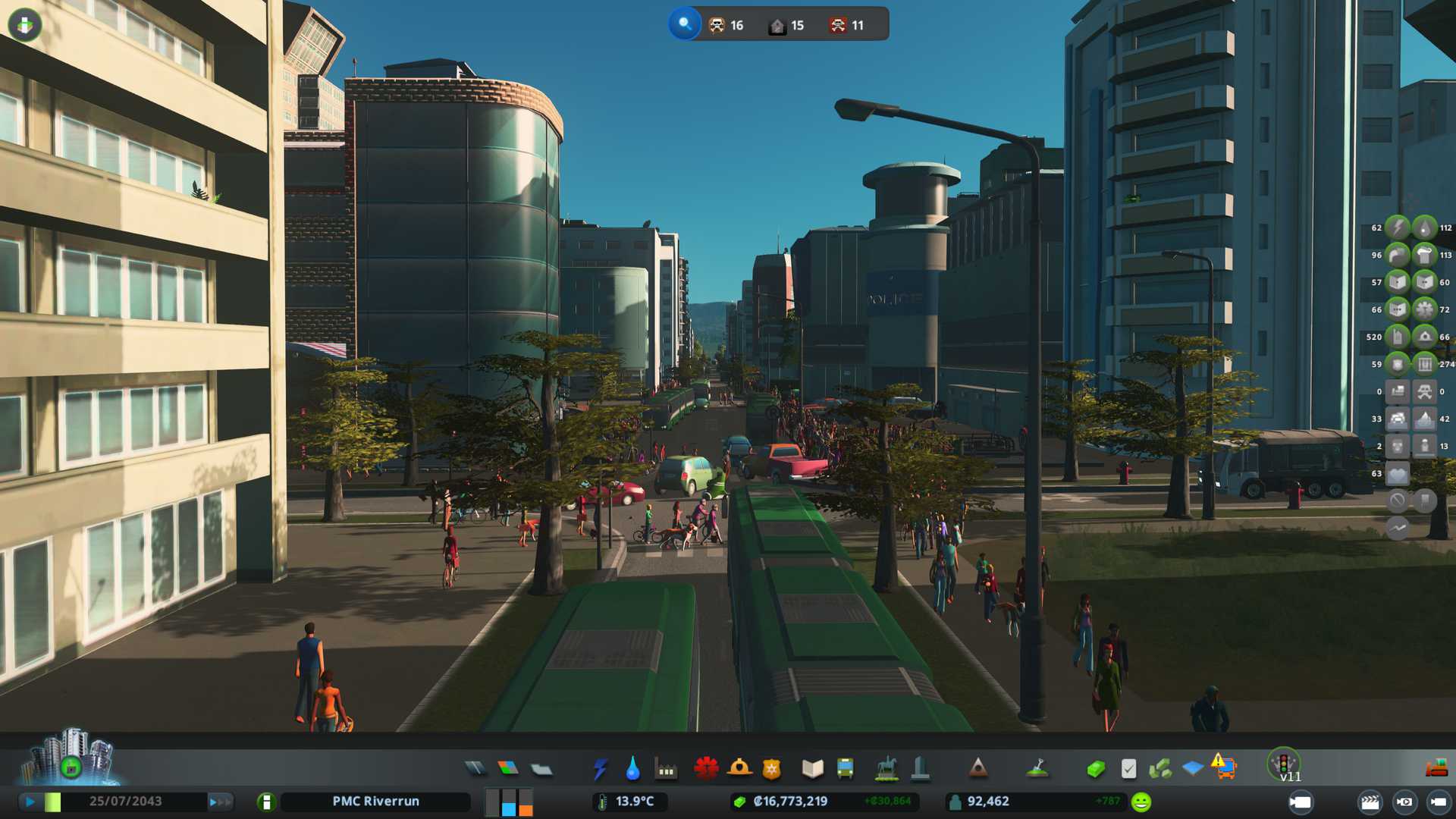Image resolution: width=1456 pixels, height=819 pixels.
Task: Click the citizen happiness smiley face
Action: [x=1141, y=802]
